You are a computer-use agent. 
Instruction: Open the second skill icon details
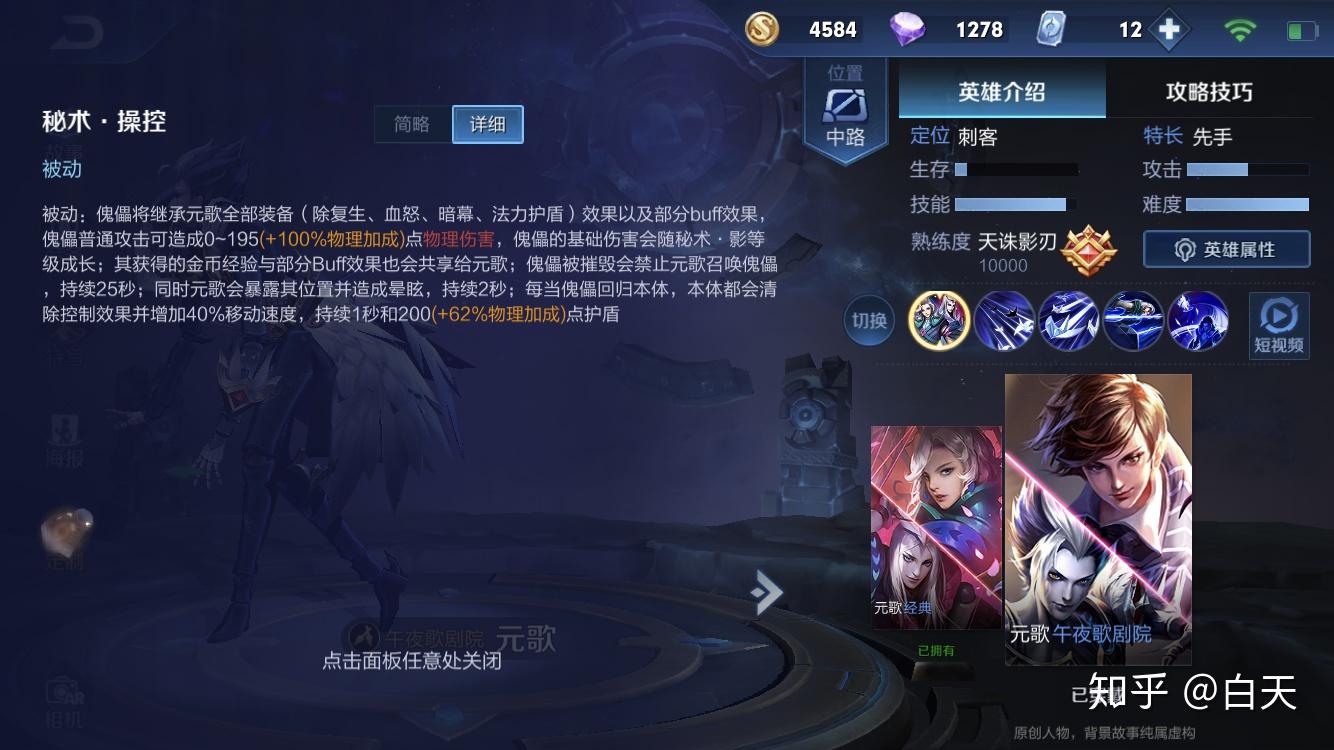(1069, 320)
